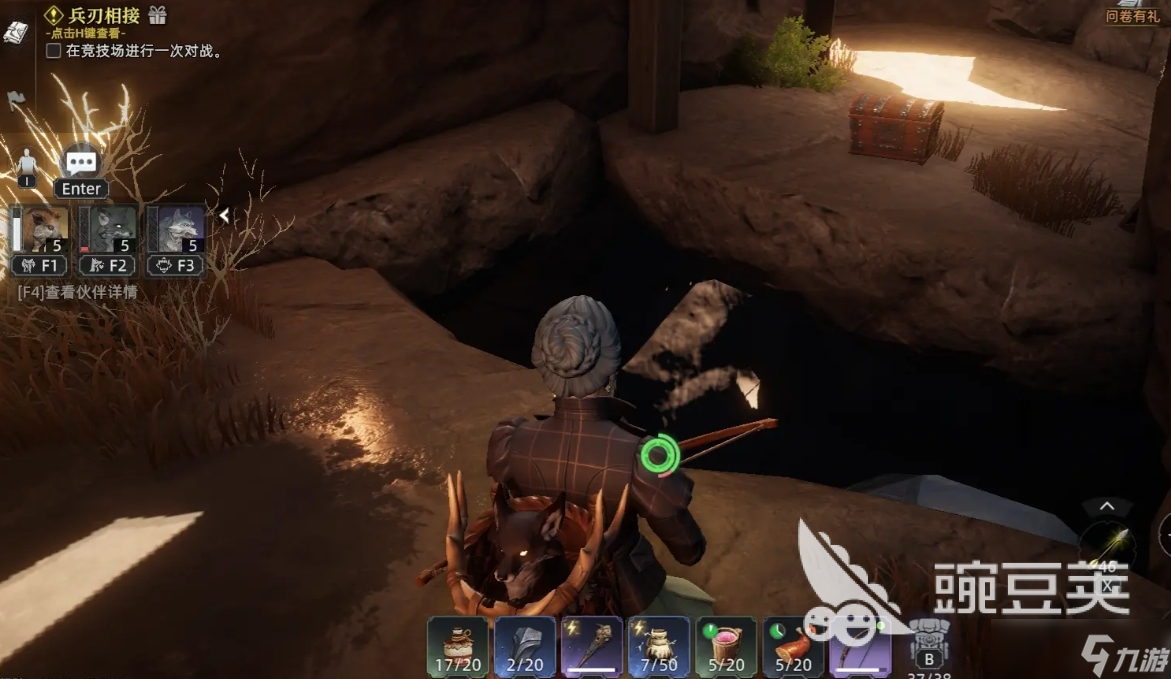The image size is (1171, 679).
Task: Open the chat speech bubble
Action: (x=81, y=162)
